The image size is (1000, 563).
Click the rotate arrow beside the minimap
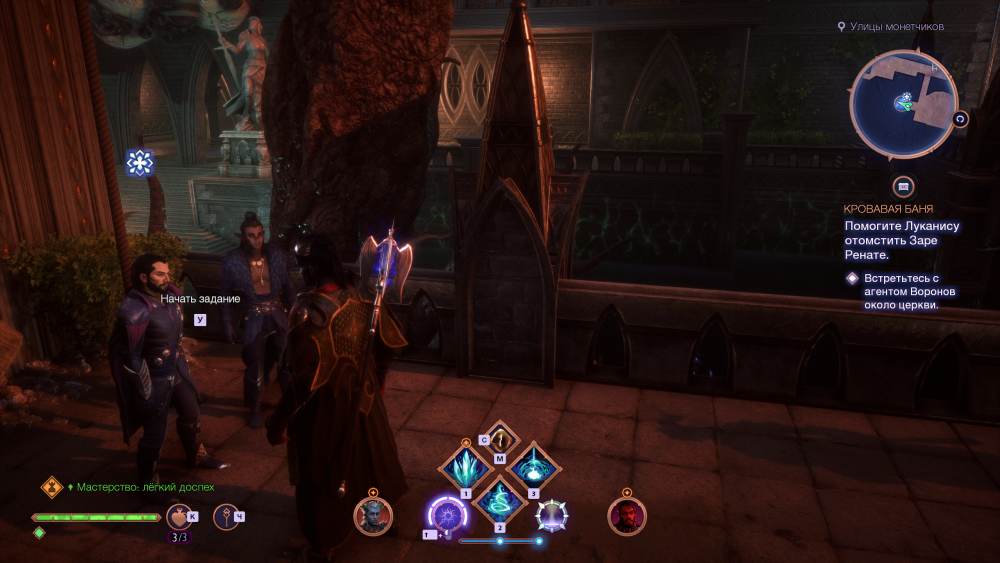click(x=961, y=119)
